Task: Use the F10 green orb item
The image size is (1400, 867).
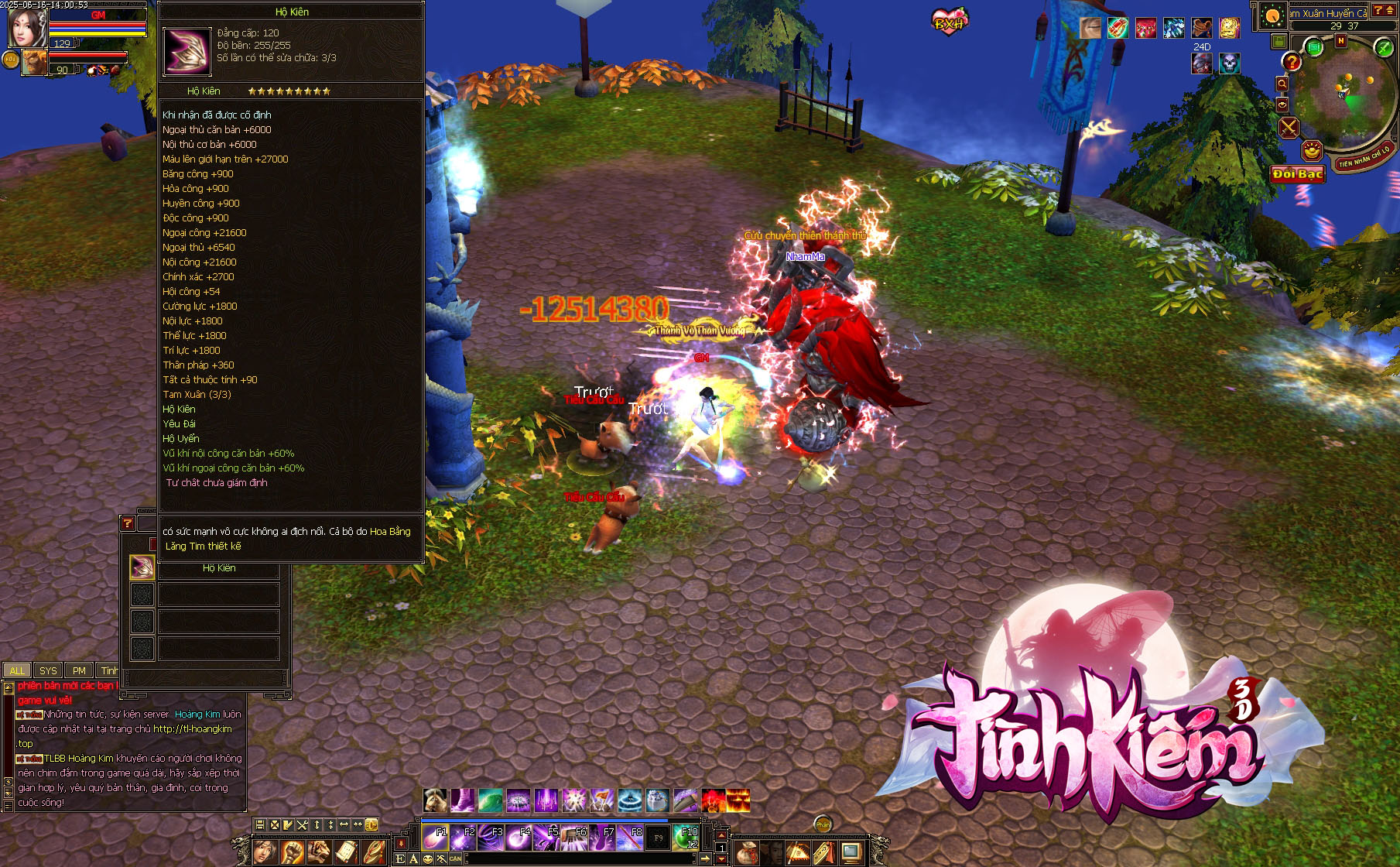Action: click(686, 838)
